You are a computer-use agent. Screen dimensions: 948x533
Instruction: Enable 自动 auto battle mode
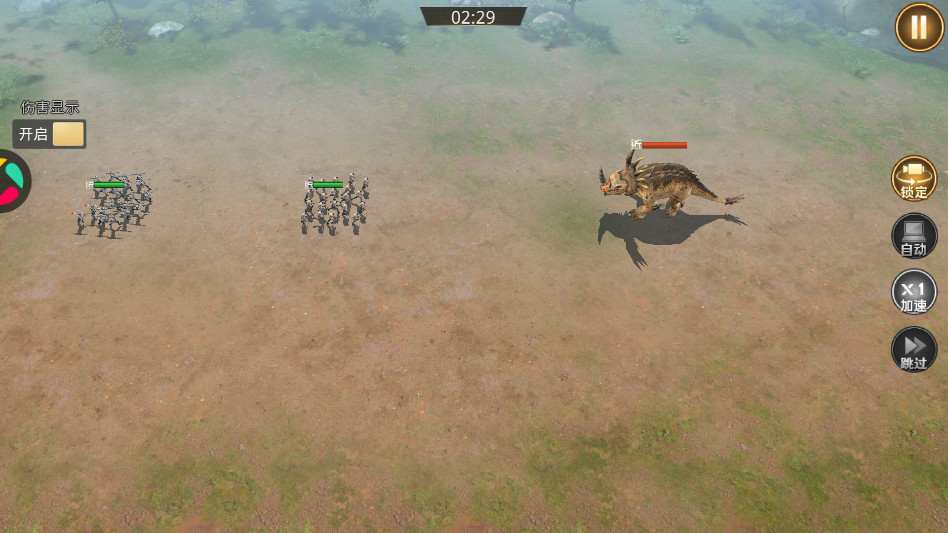coord(913,236)
